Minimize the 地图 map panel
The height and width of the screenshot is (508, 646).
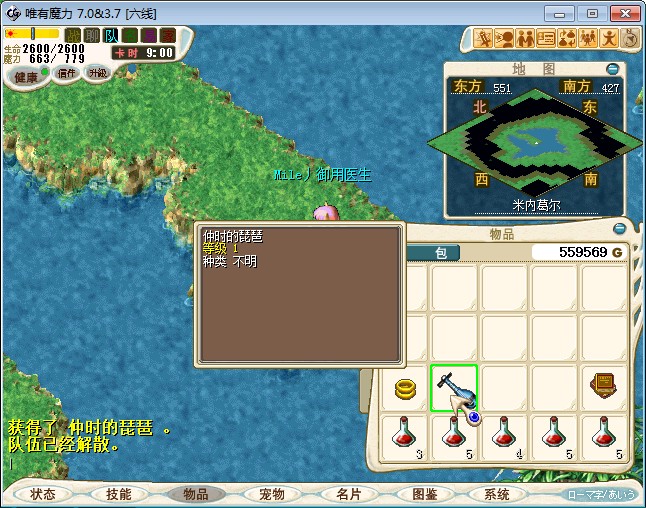[613, 69]
